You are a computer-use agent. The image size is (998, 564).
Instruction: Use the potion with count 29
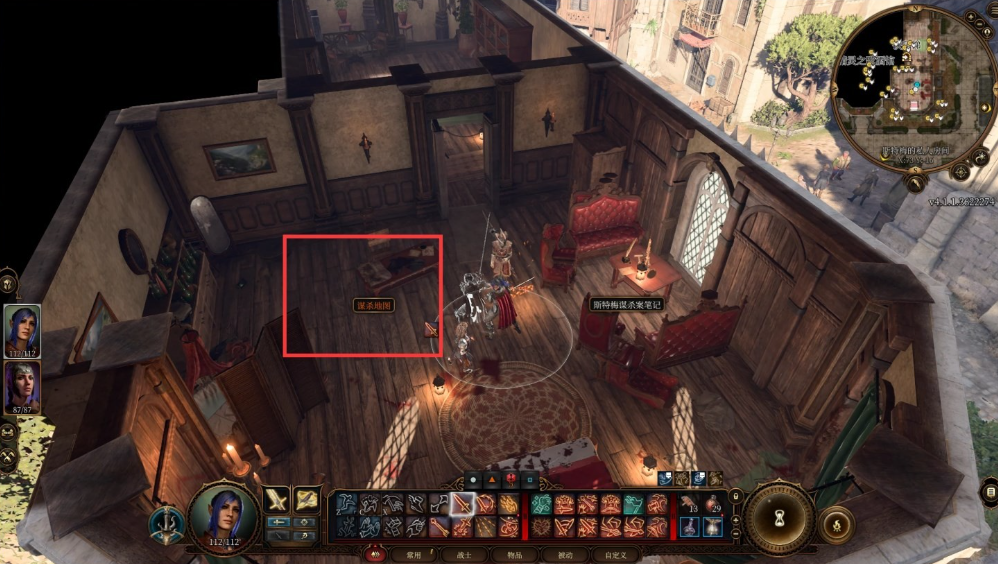(714, 504)
